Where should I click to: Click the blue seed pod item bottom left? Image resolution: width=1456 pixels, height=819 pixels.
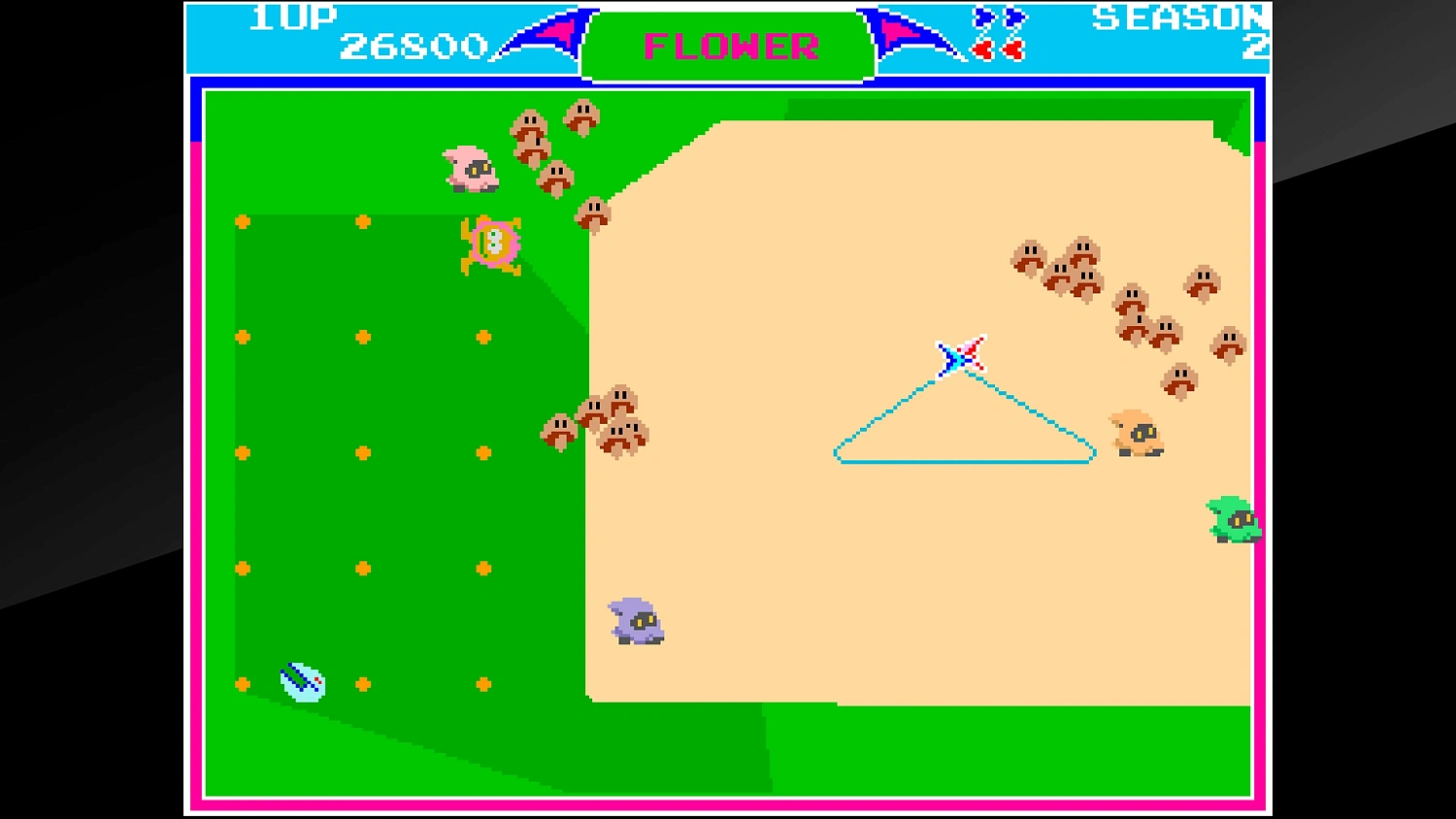tap(303, 682)
